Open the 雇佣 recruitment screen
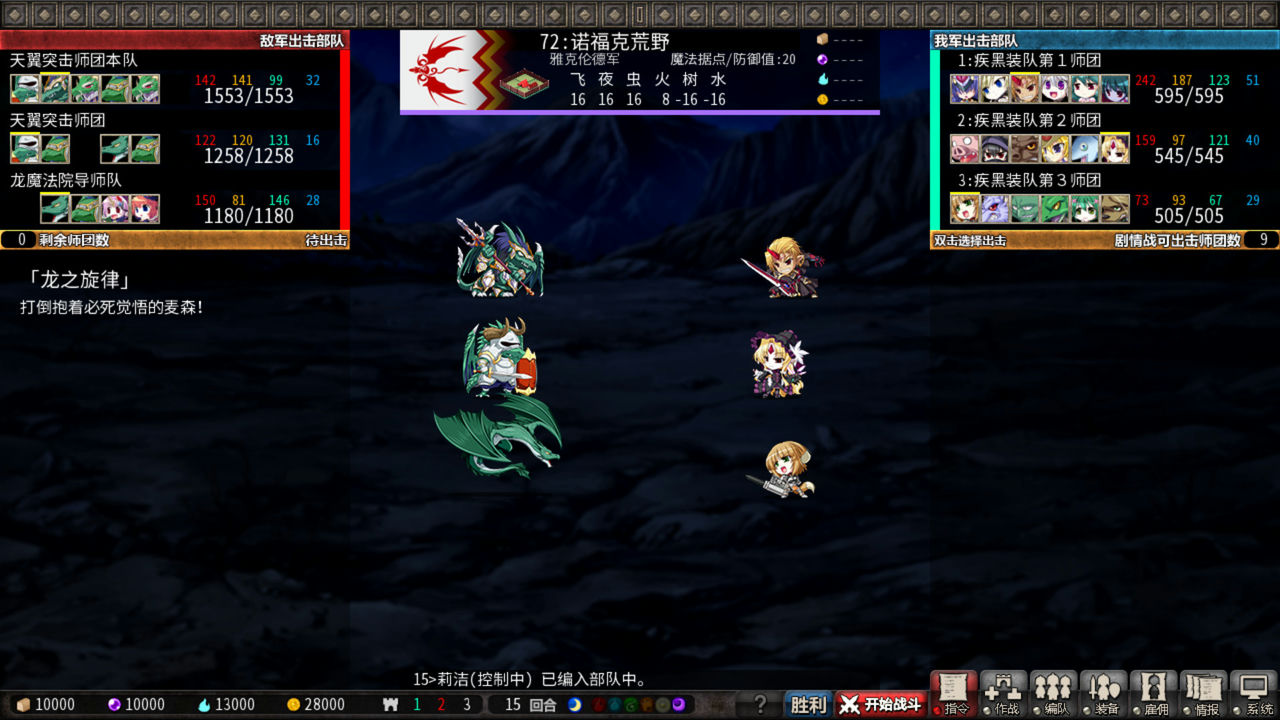 click(1155, 695)
